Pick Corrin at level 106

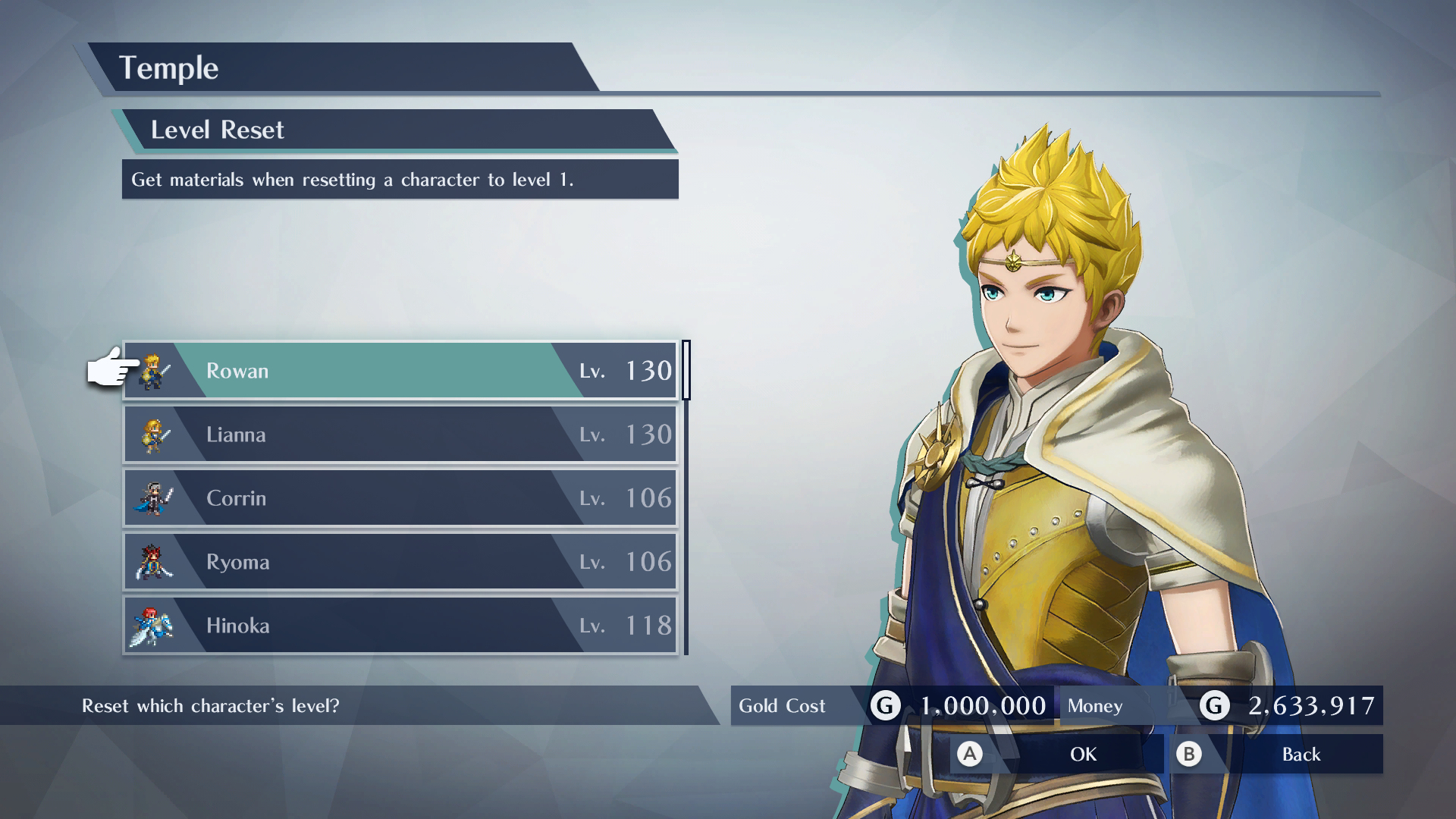tap(400, 498)
